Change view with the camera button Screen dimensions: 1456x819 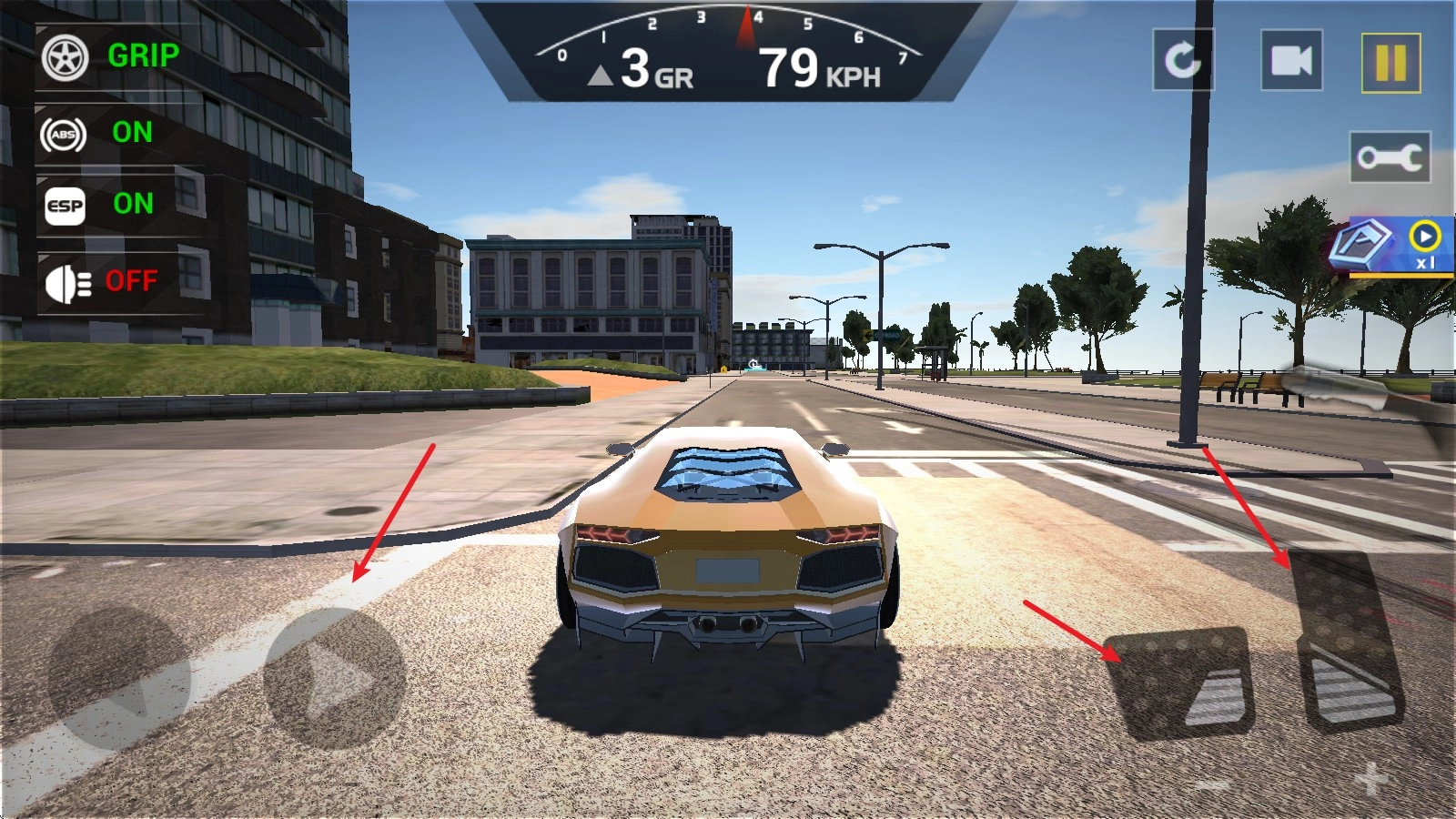[1291, 61]
